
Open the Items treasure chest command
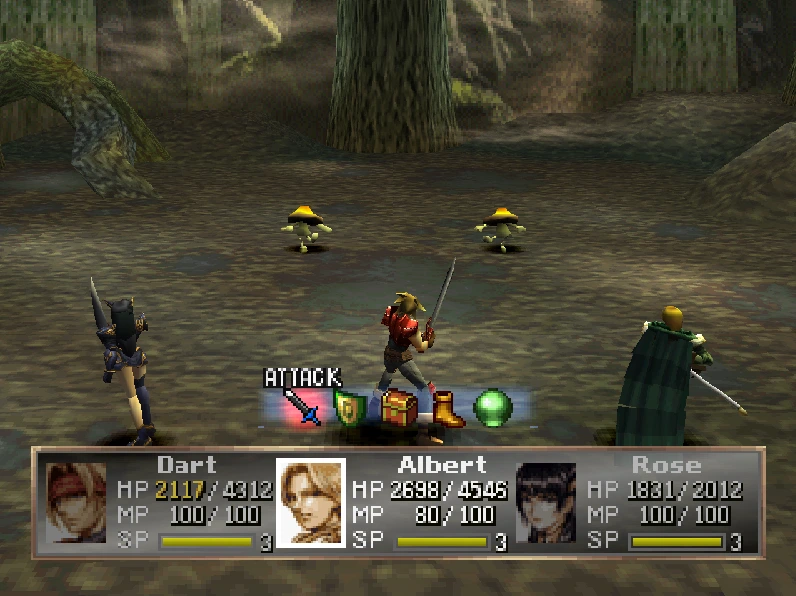pyautogui.click(x=398, y=409)
